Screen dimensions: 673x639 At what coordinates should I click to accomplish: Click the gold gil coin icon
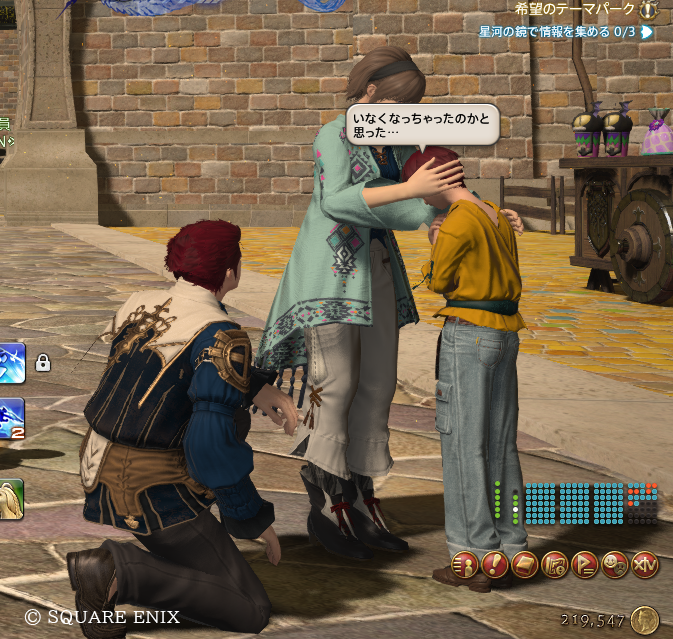click(x=646, y=620)
